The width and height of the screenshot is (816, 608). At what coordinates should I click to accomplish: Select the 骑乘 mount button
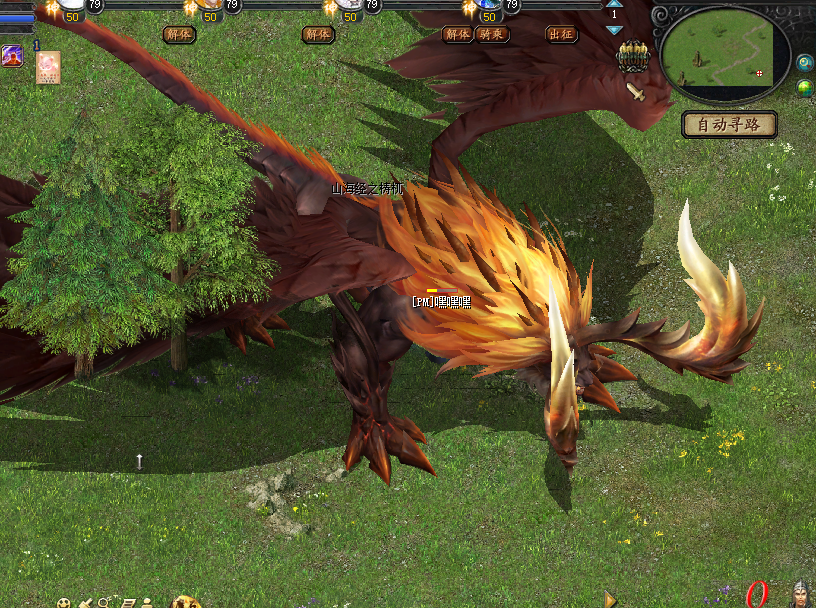click(x=491, y=34)
